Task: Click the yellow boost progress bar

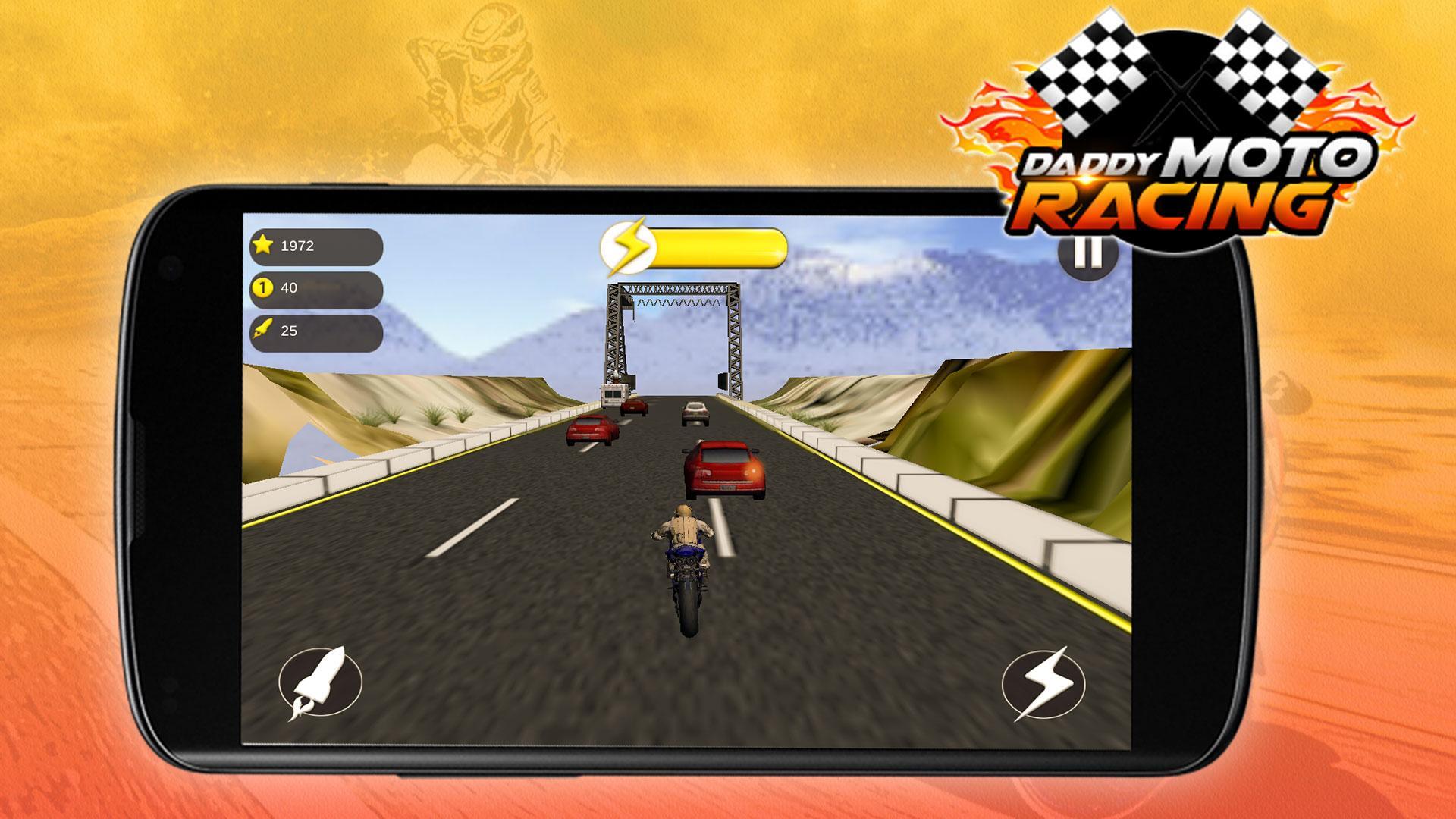Action: pyautogui.click(x=720, y=246)
